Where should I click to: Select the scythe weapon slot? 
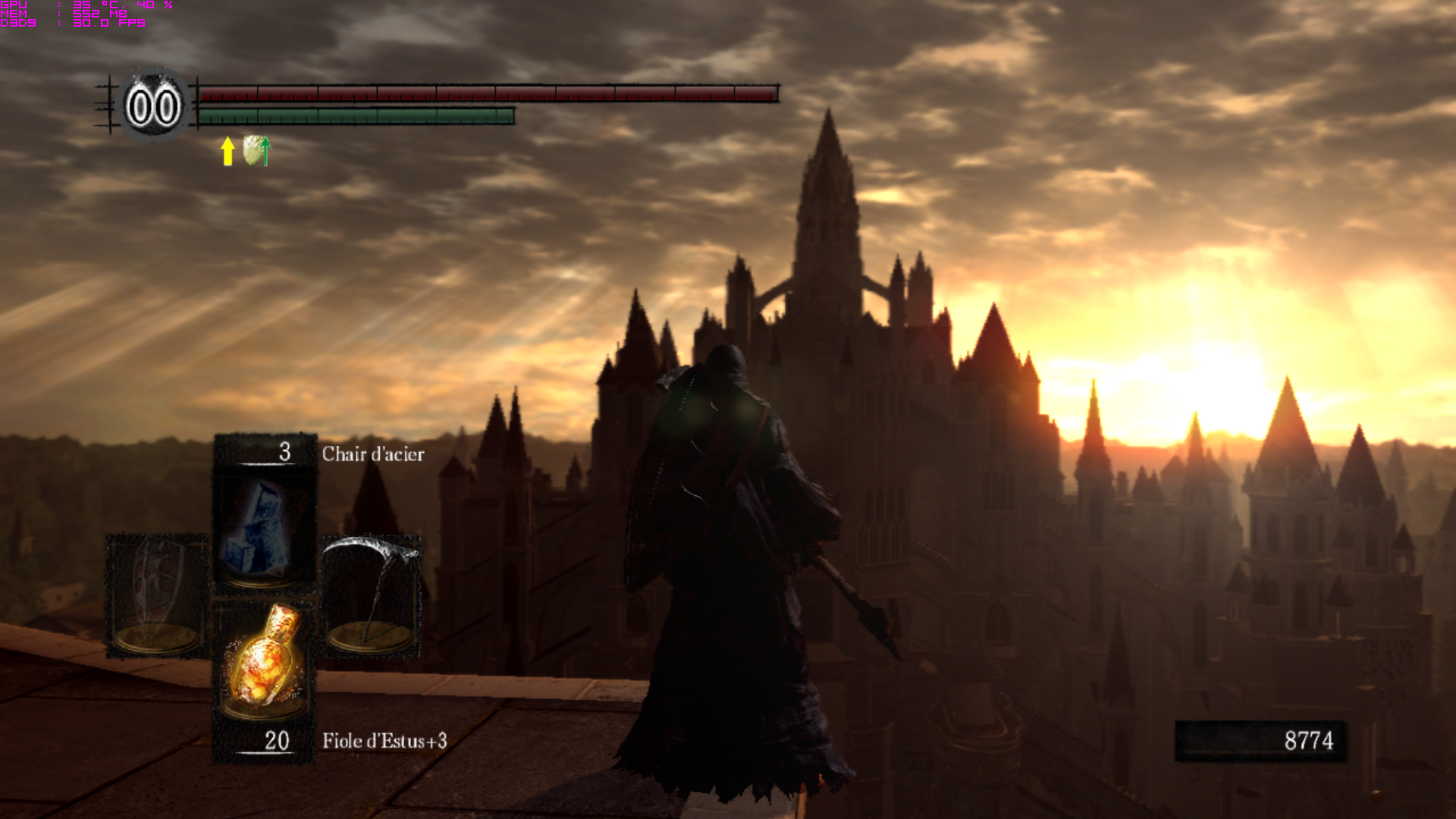point(372,595)
